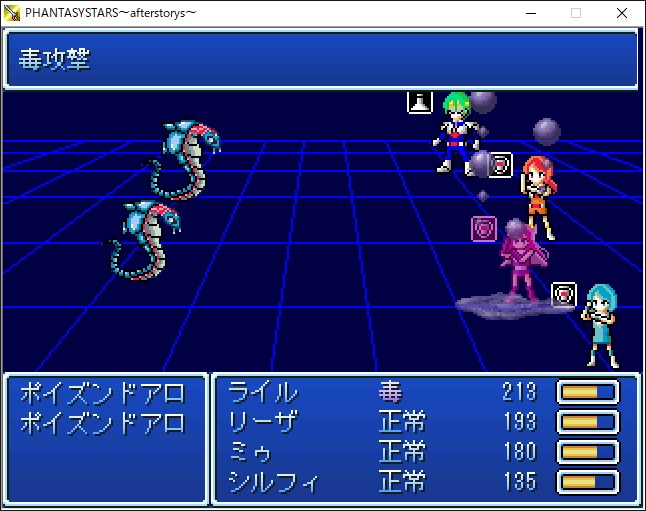Image resolution: width=646 pixels, height=511 pixels.
Task: Minimize the game window
Action: tap(529, 13)
